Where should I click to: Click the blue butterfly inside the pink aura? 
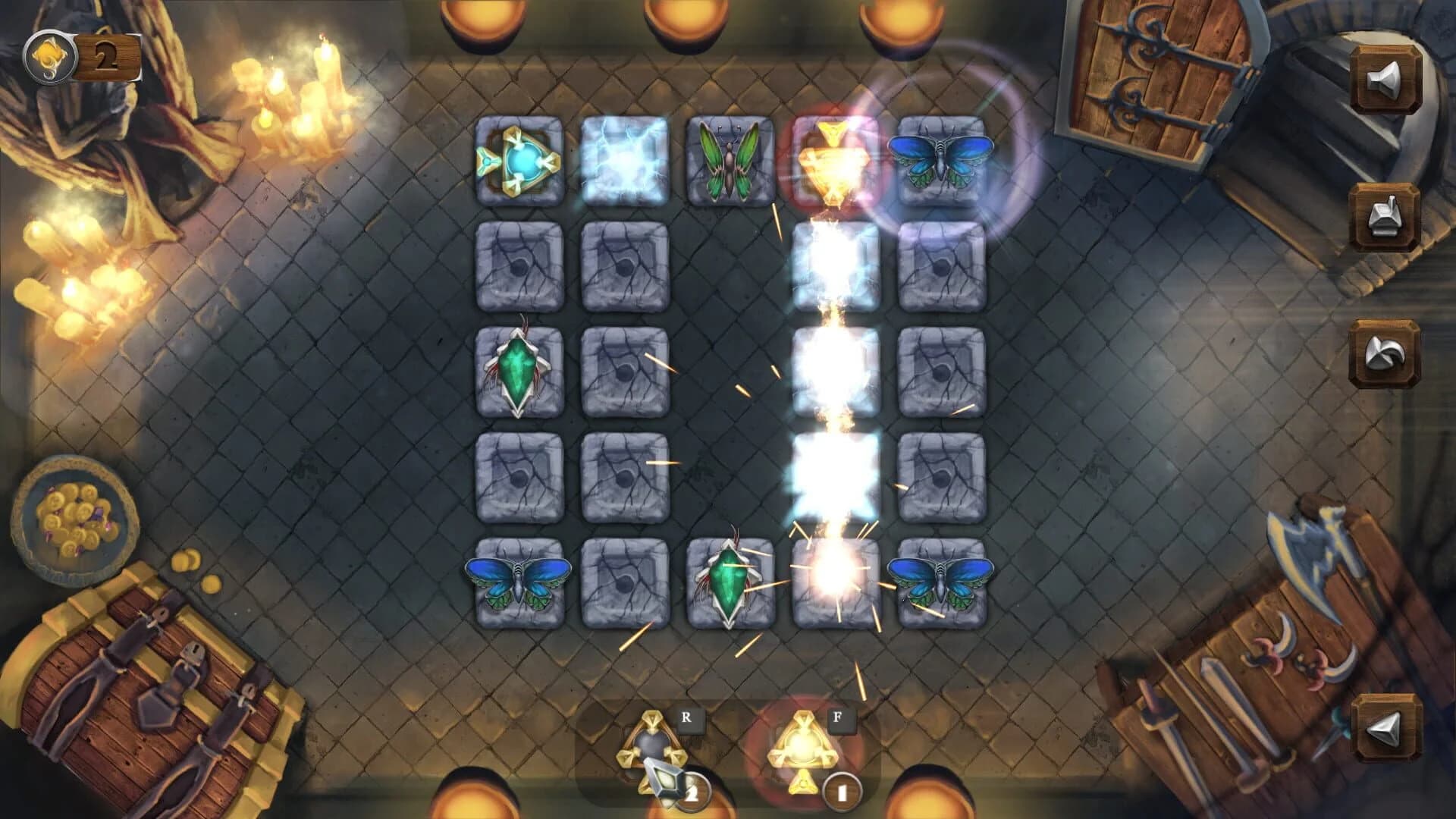[942, 162]
